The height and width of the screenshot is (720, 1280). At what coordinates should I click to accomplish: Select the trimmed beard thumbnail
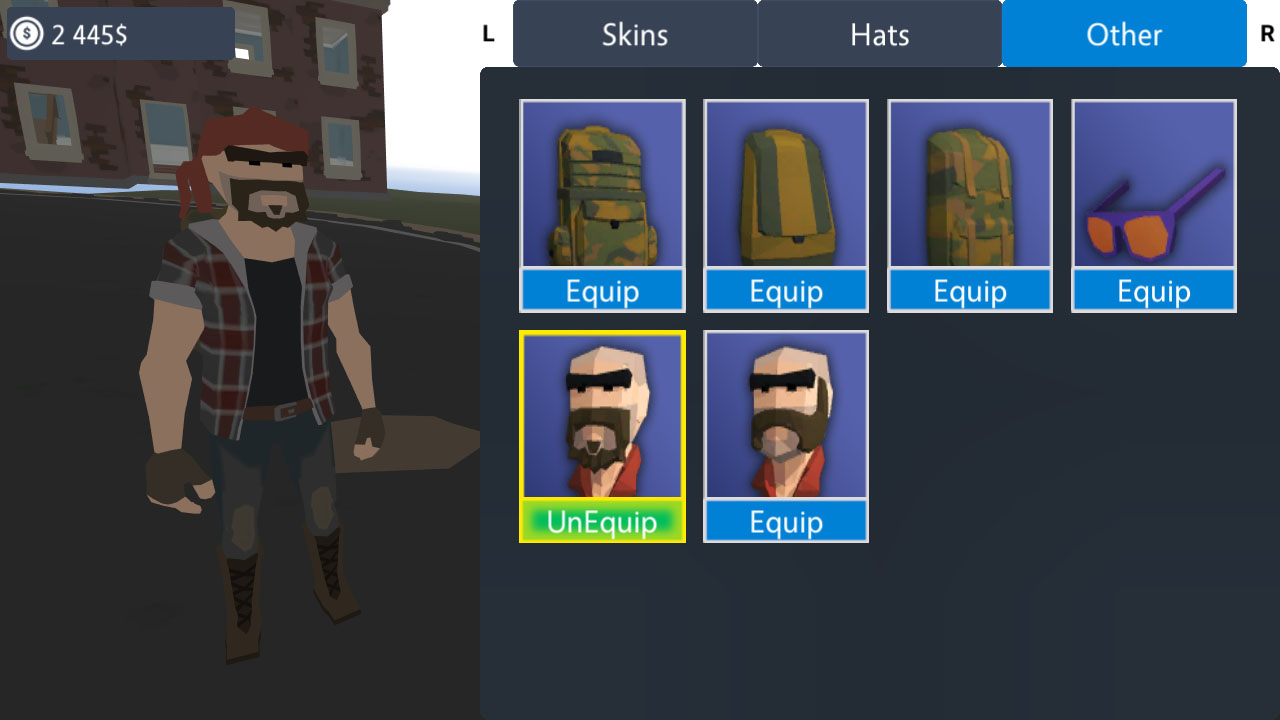[786, 415]
